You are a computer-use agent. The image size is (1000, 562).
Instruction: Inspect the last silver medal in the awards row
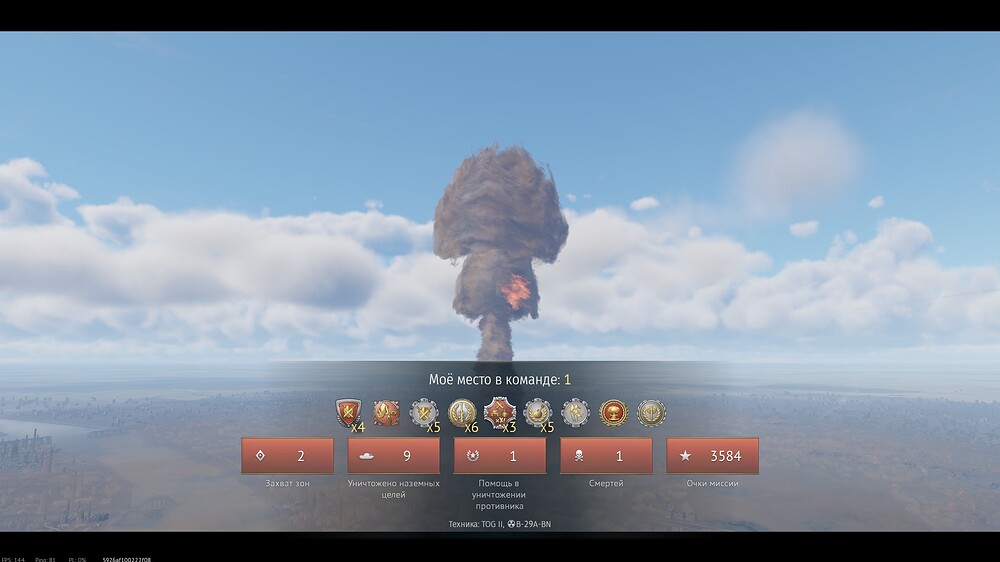(x=651, y=412)
